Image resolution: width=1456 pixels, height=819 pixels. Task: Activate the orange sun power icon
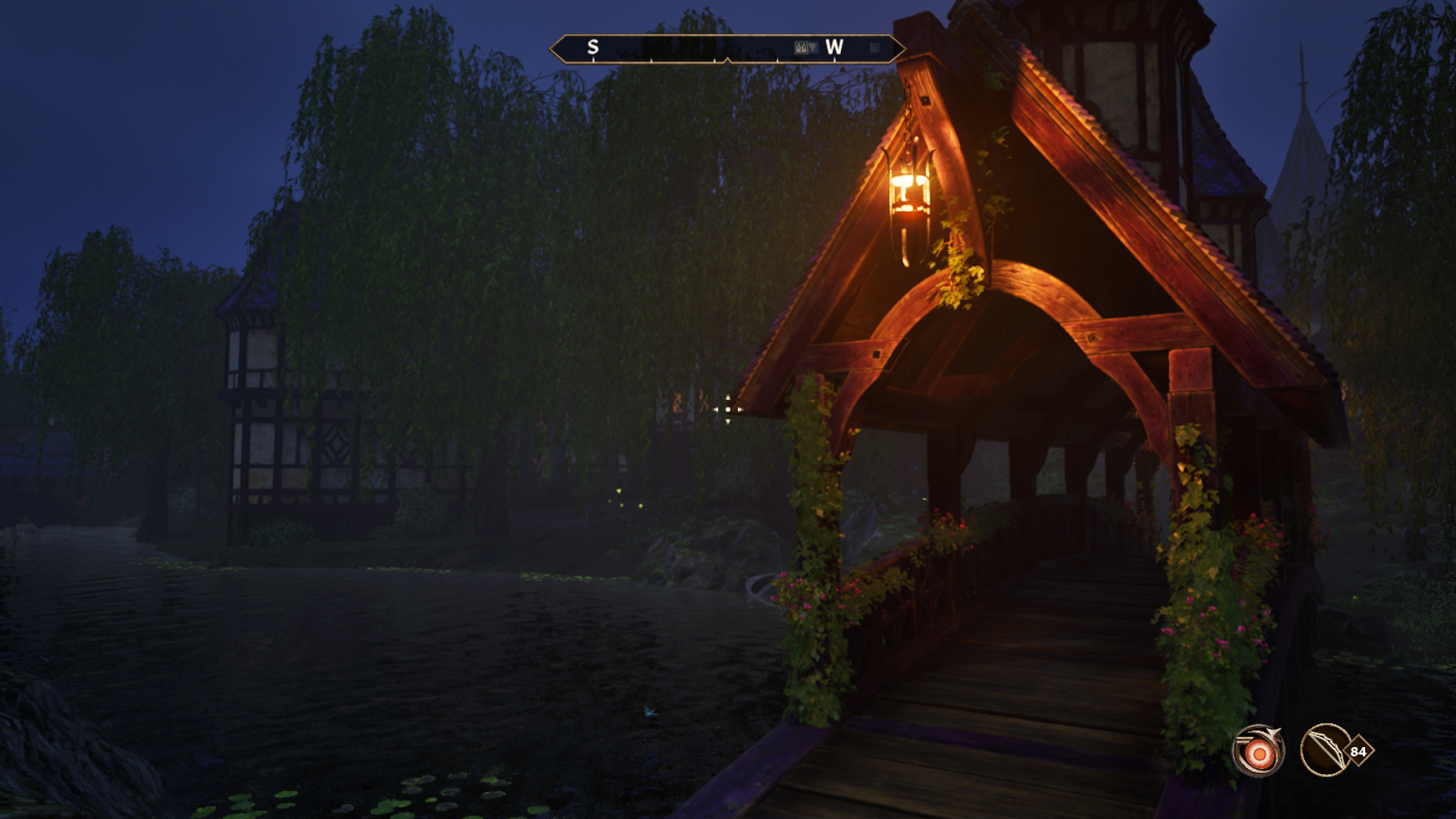coord(1258,752)
